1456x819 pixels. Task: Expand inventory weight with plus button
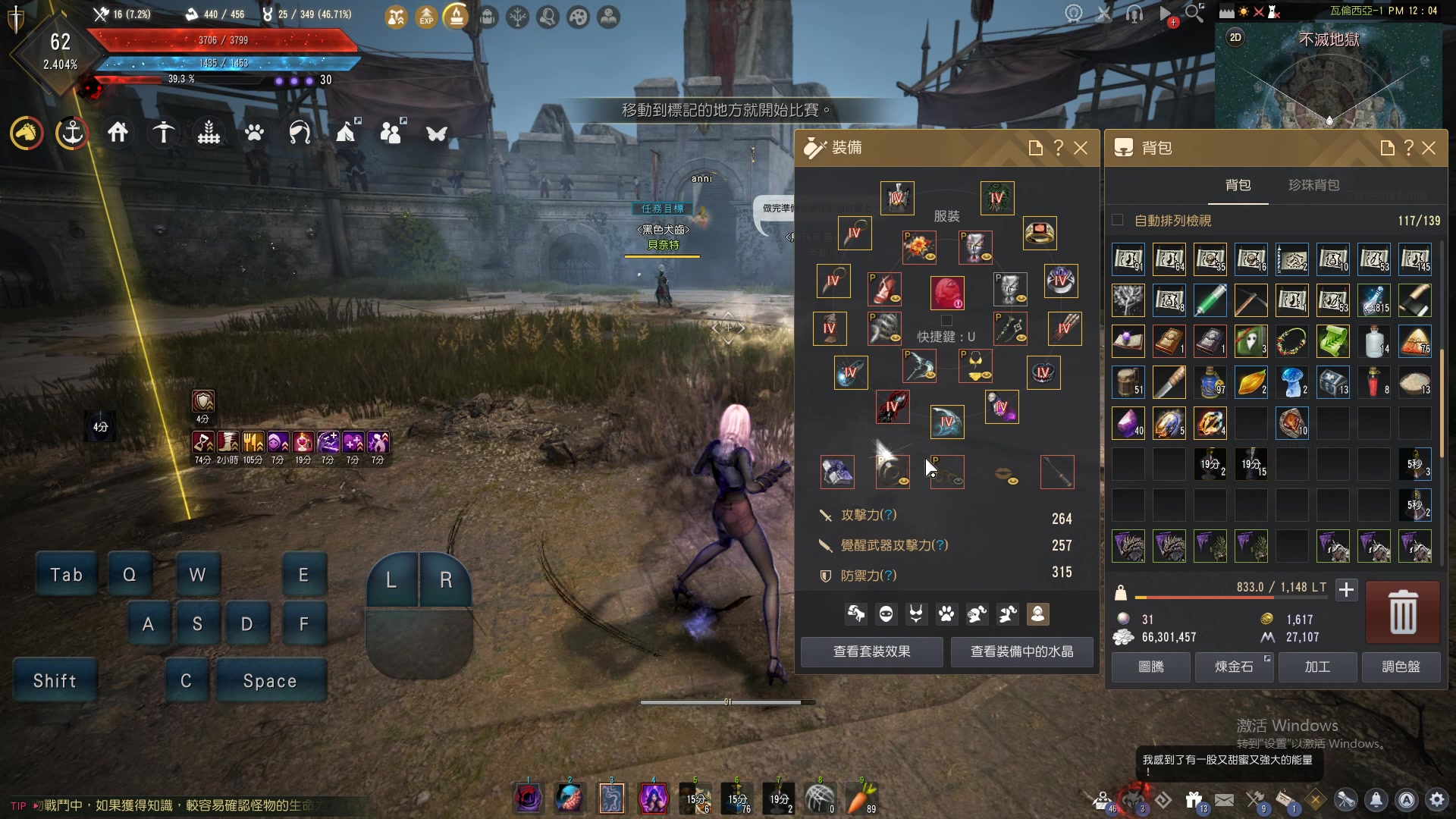[1346, 589]
